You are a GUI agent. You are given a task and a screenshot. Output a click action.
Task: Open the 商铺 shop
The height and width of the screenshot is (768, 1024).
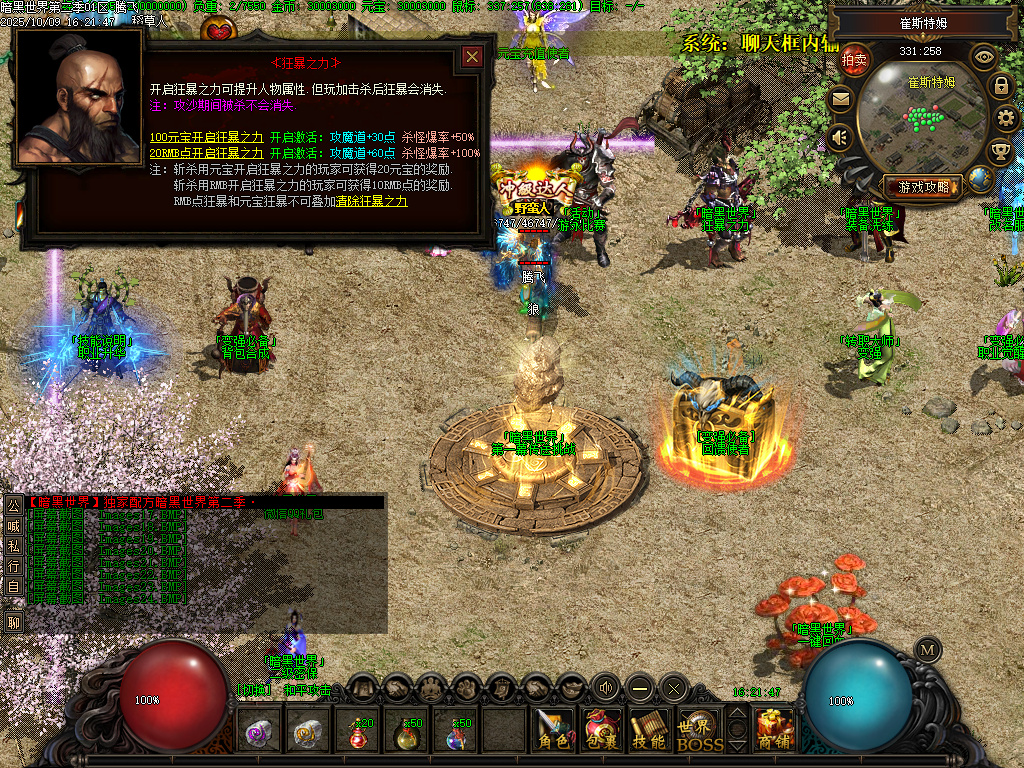775,730
